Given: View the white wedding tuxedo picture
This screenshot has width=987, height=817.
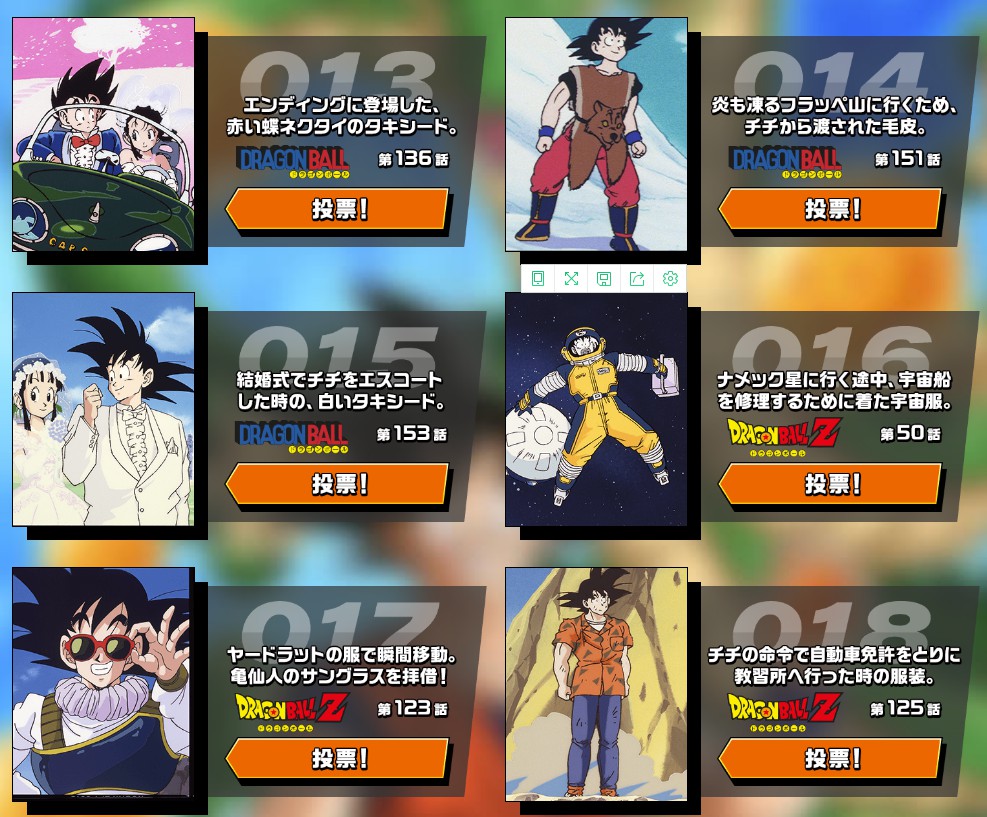Looking at the screenshot, I should point(103,409).
